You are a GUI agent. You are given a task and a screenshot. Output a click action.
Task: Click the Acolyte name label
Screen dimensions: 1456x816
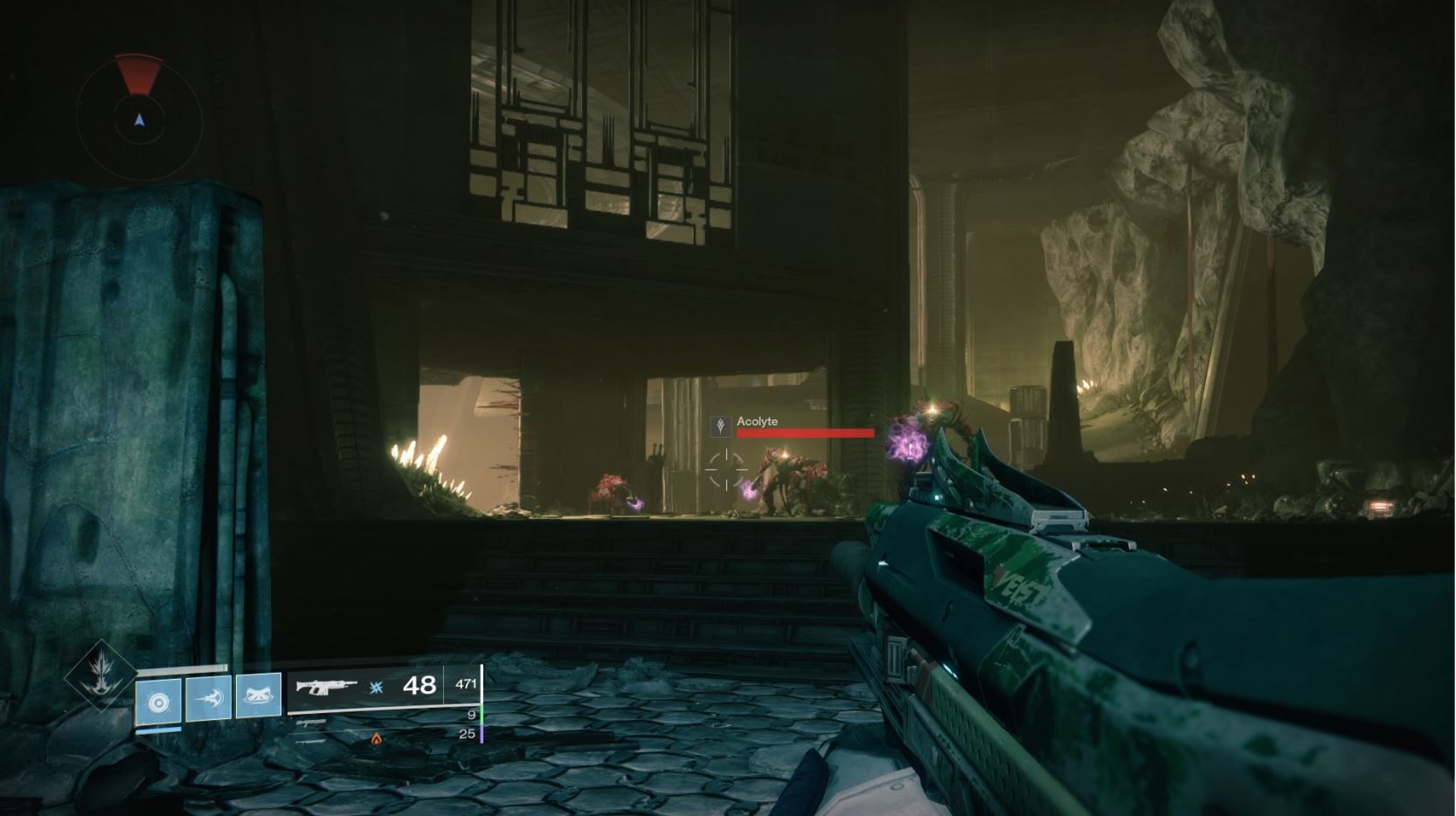tap(759, 421)
